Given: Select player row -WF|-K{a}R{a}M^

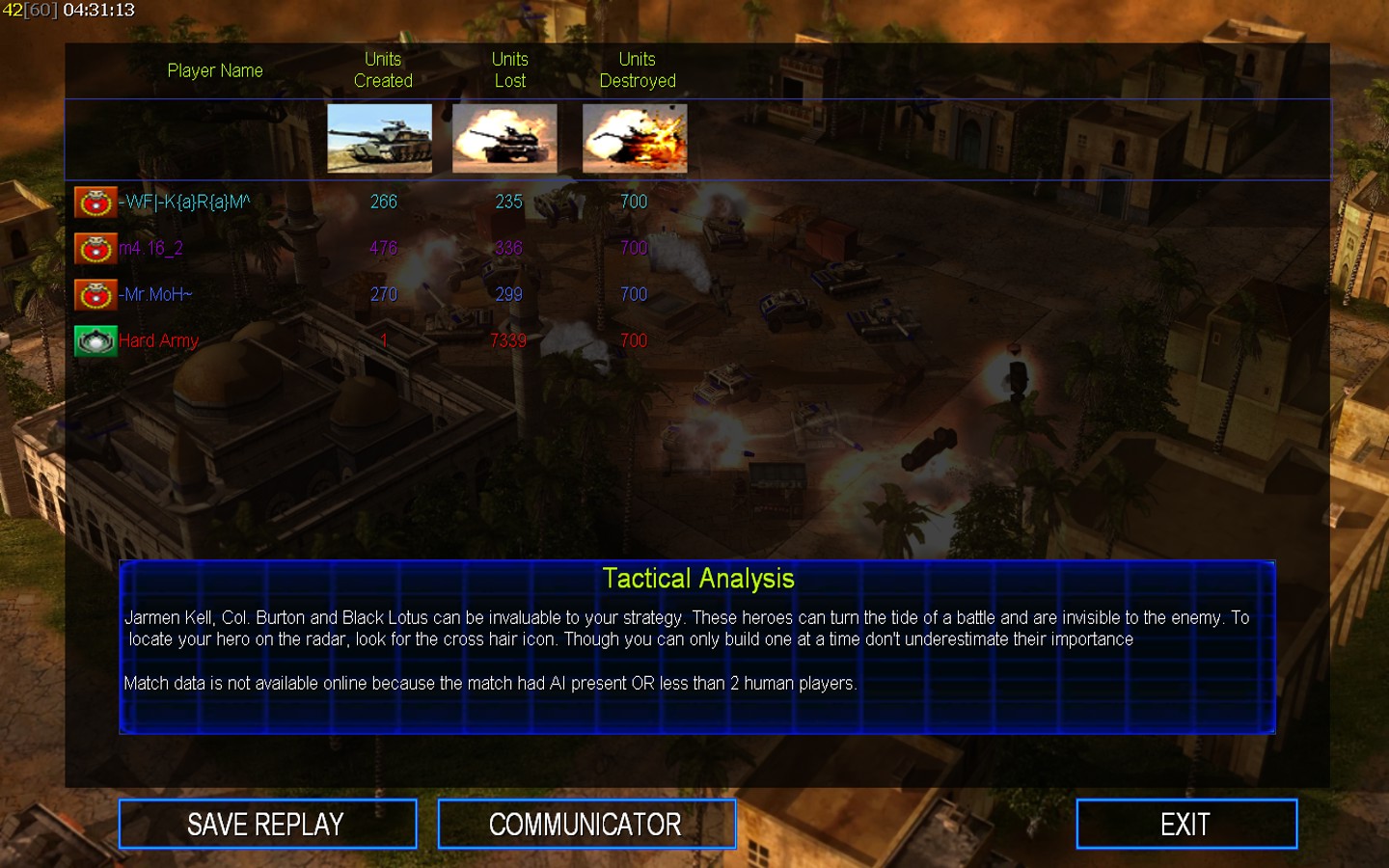Looking at the screenshot, I should pyautogui.click(x=184, y=202).
